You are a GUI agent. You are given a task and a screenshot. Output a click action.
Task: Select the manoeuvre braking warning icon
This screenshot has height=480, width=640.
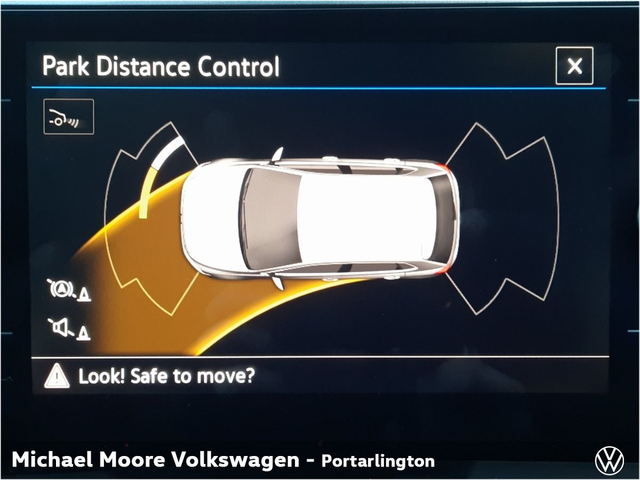tap(67, 291)
